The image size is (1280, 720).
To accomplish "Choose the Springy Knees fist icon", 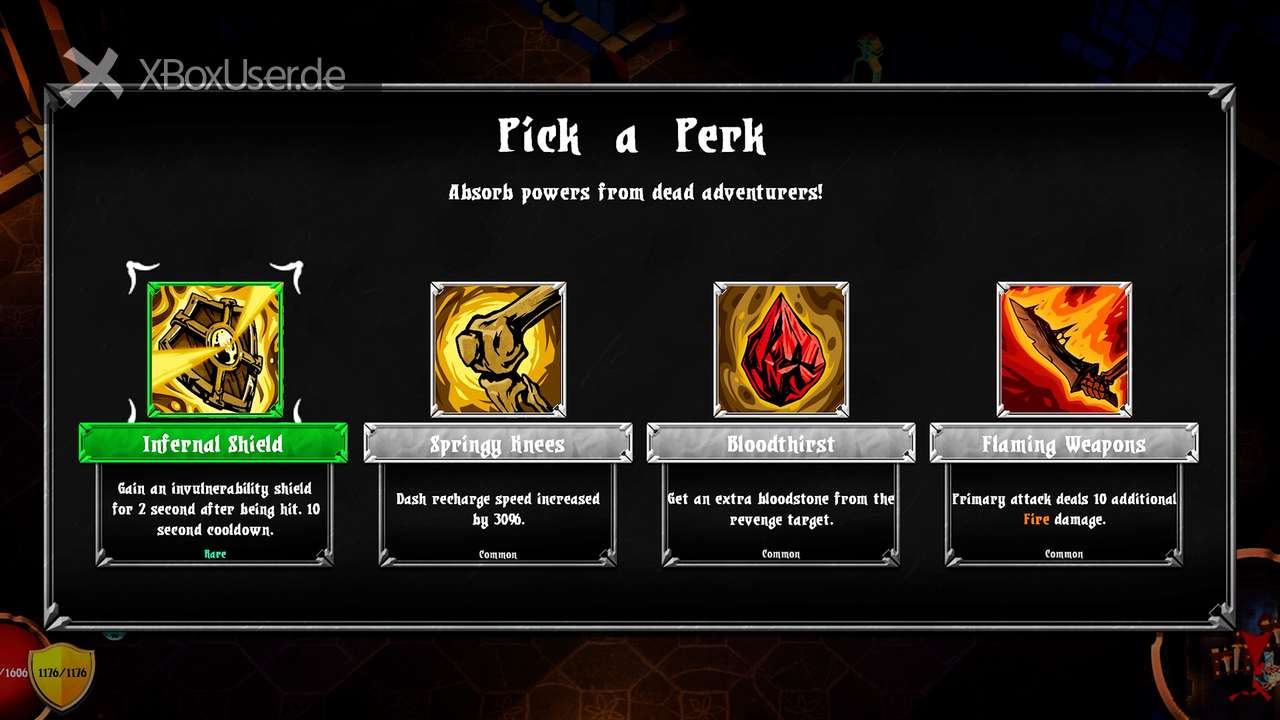I will 498,349.
